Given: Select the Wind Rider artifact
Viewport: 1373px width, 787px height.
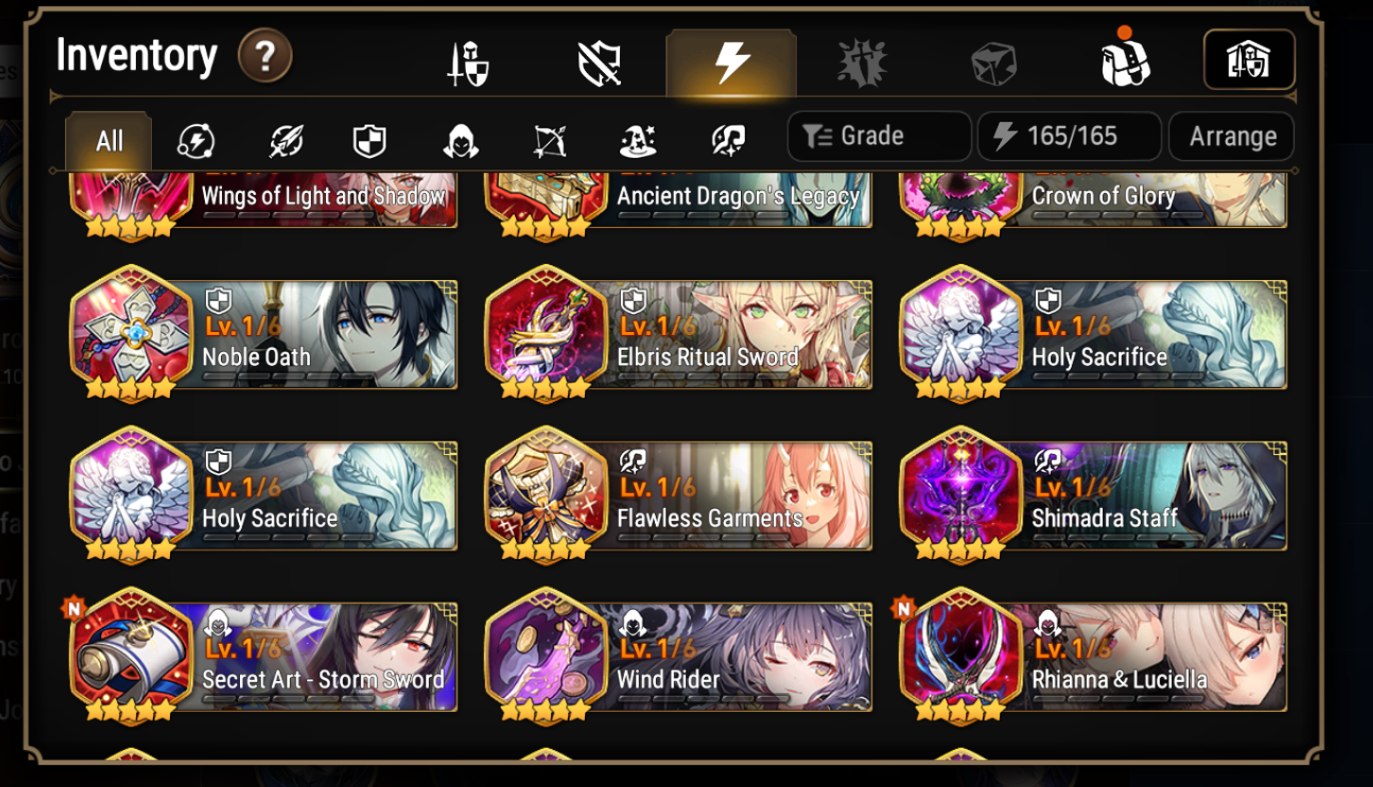Looking at the screenshot, I should (679, 658).
